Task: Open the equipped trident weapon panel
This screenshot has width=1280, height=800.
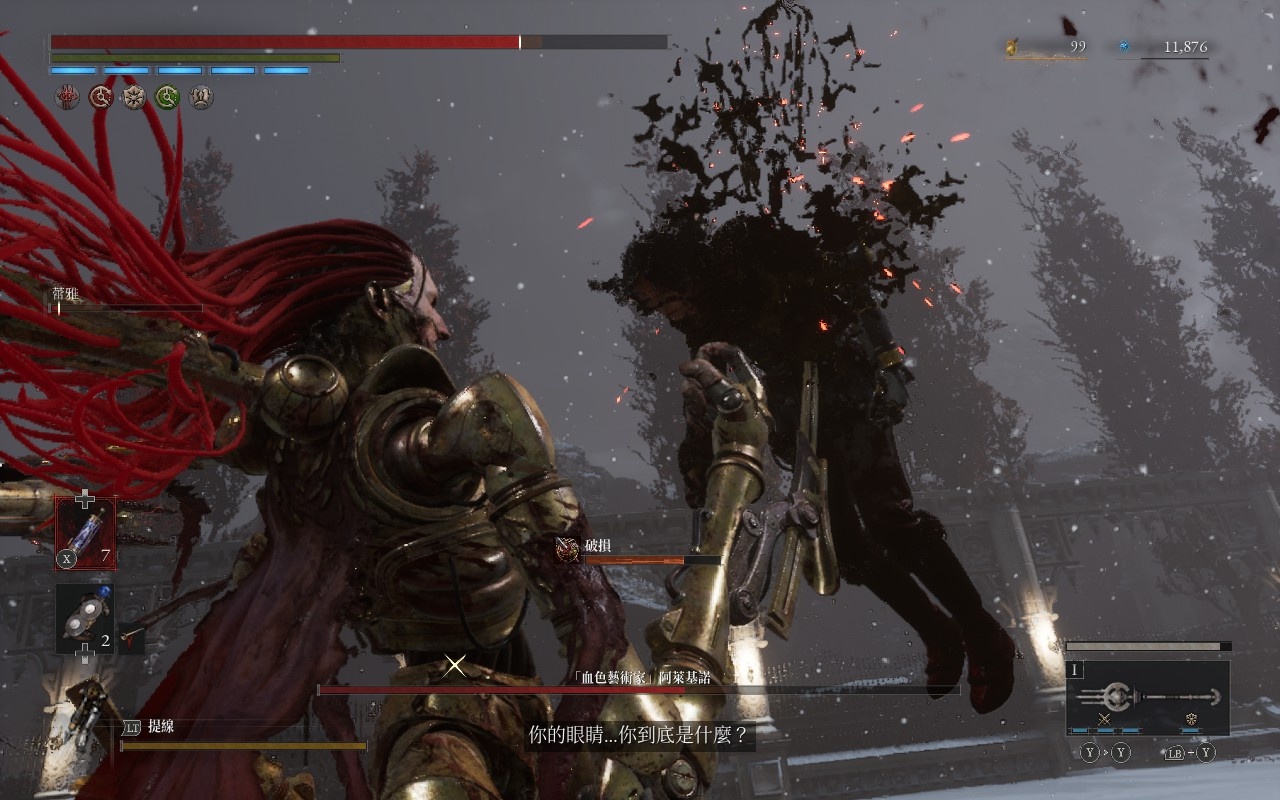Action: [1147, 697]
